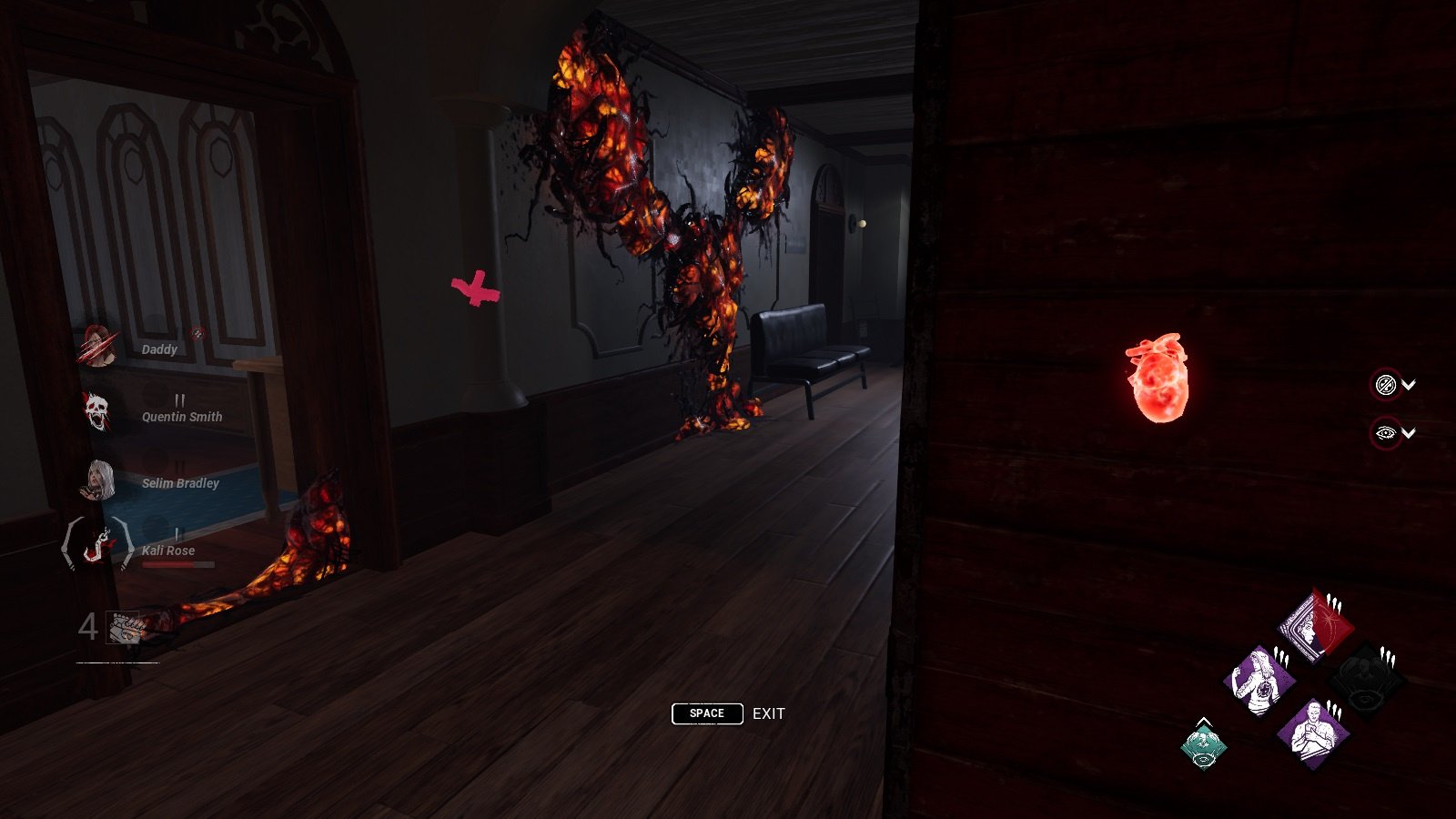Click Kali Rose's hooked status icon
The width and height of the screenshot is (1456, 819).
96,546
